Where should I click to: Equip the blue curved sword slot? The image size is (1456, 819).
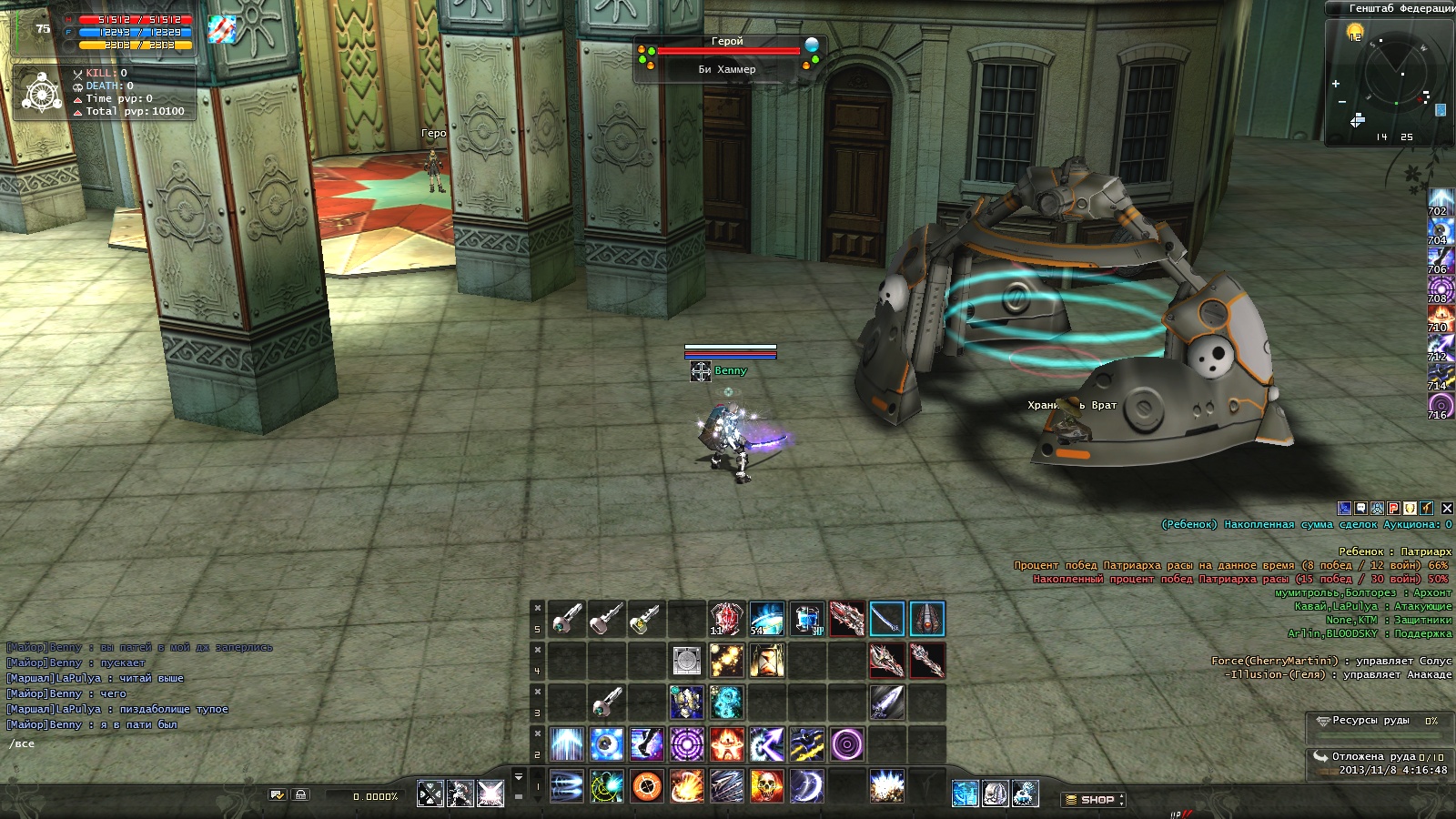886,619
